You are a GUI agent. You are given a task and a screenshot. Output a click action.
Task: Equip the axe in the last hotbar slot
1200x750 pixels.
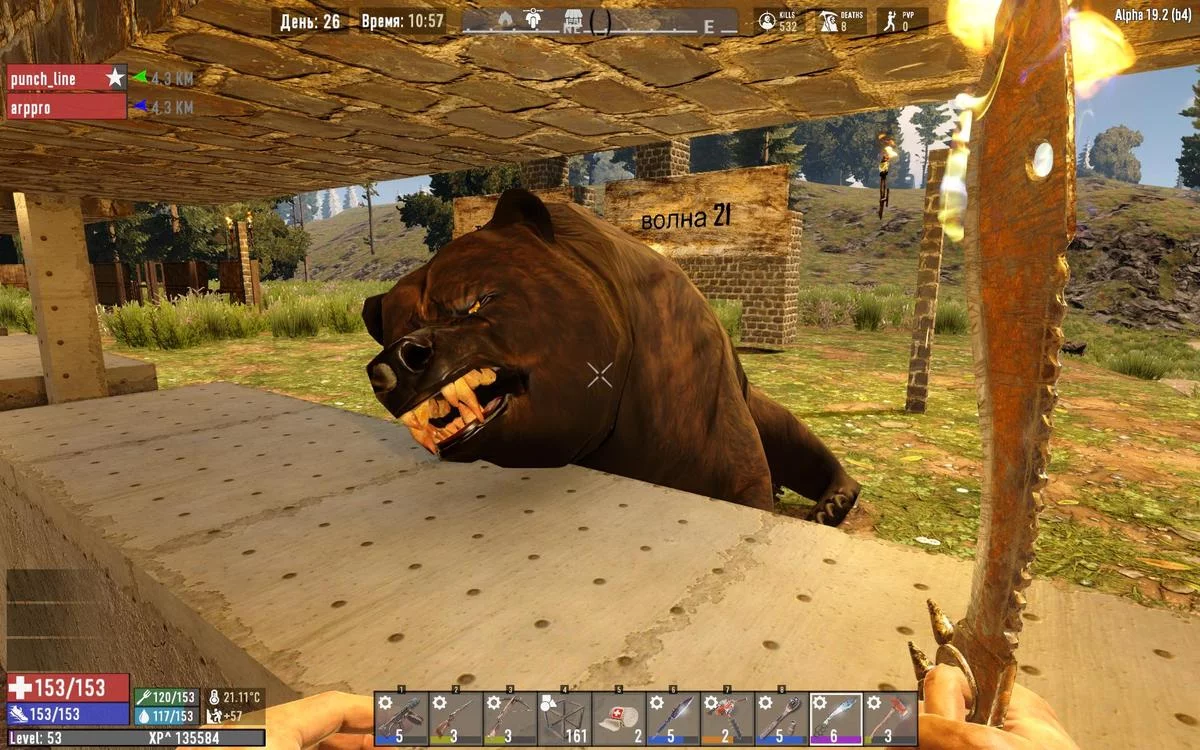click(890, 718)
